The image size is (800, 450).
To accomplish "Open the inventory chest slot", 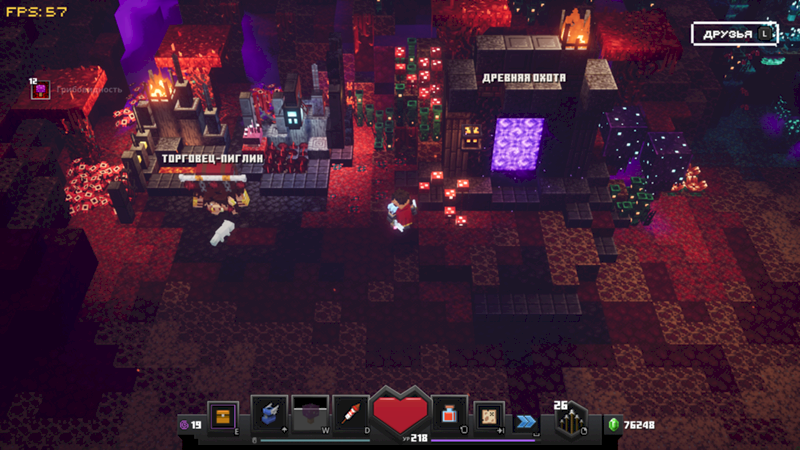I will (x=222, y=415).
